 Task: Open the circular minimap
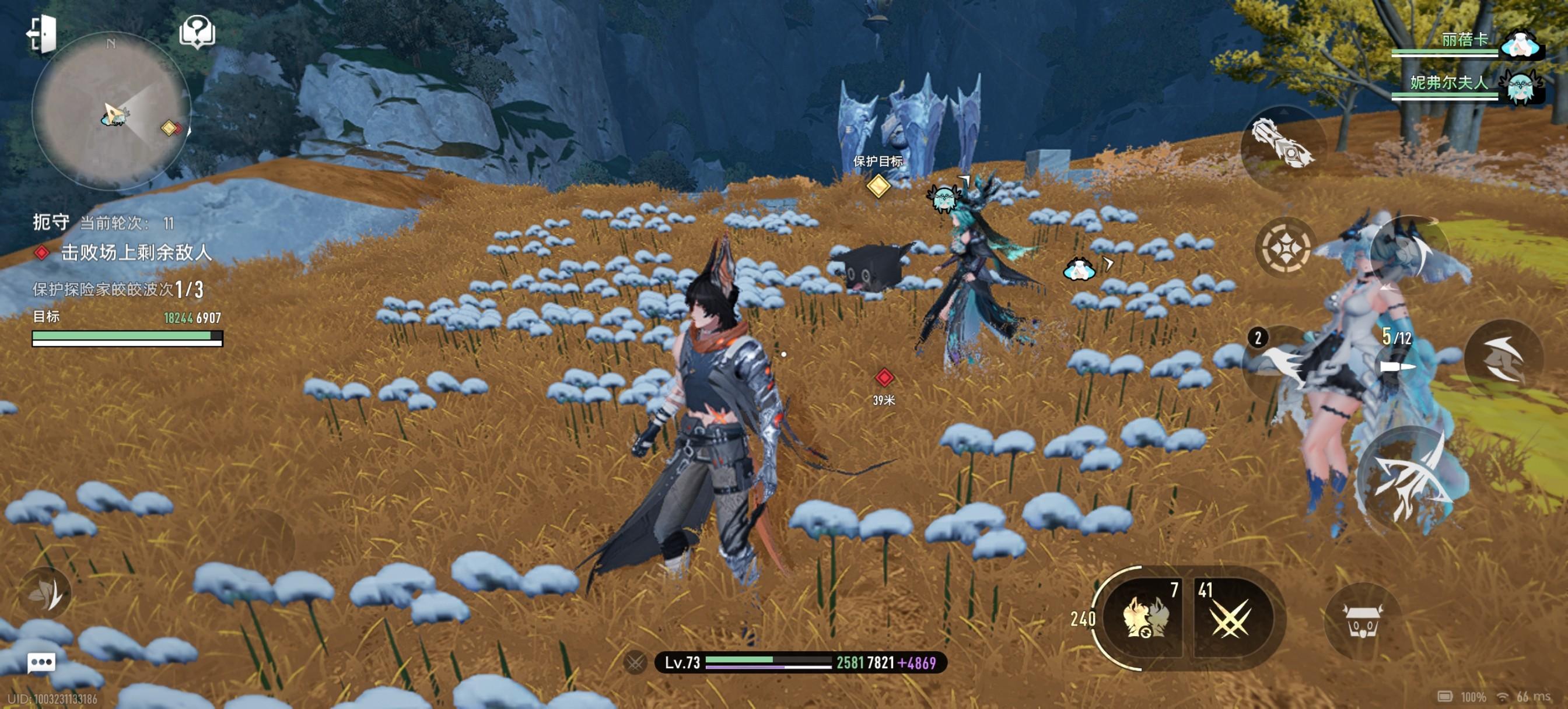[x=111, y=111]
